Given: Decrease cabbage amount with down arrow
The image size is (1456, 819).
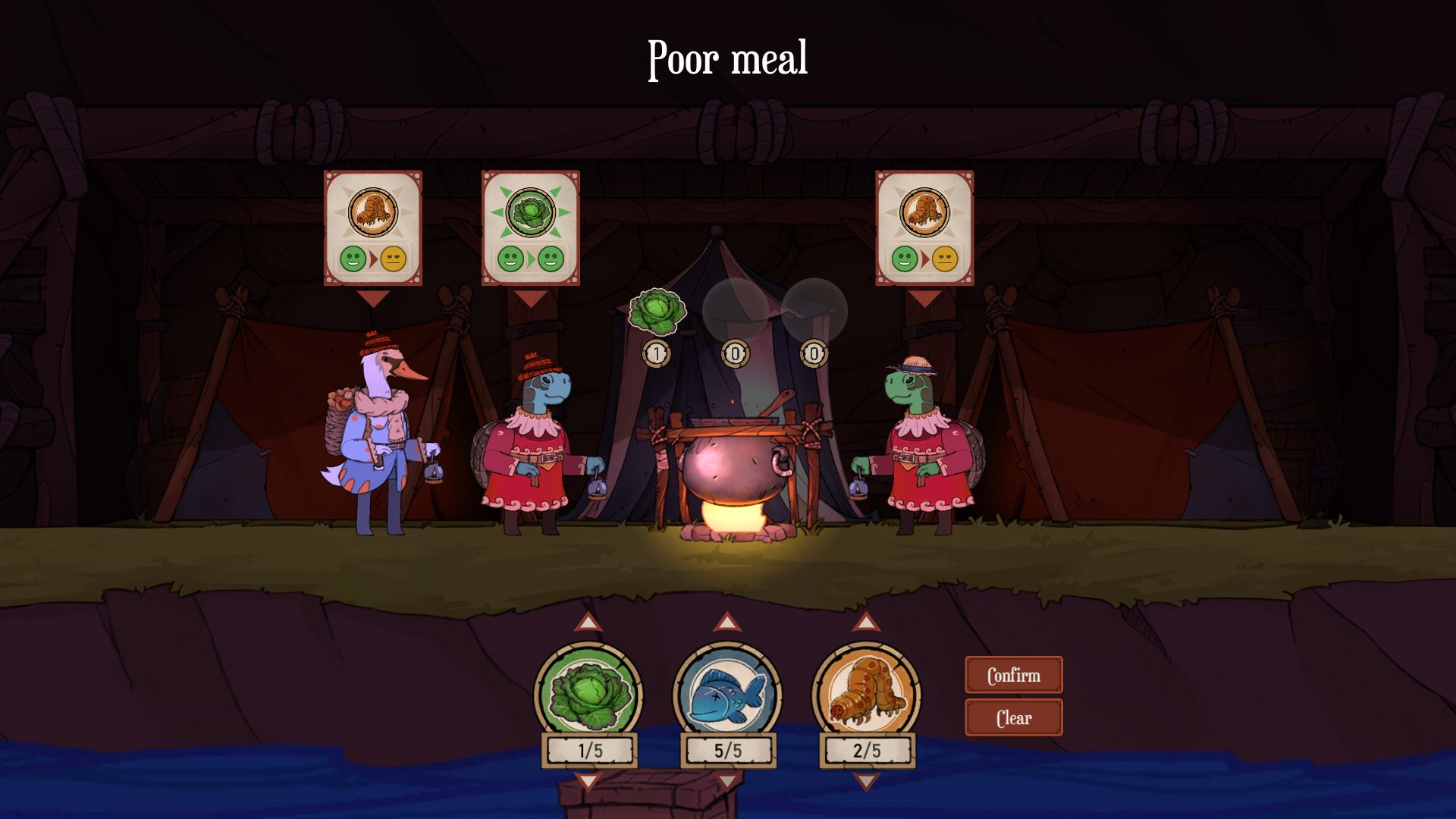Looking at the screenshot, I should [588, 781].
